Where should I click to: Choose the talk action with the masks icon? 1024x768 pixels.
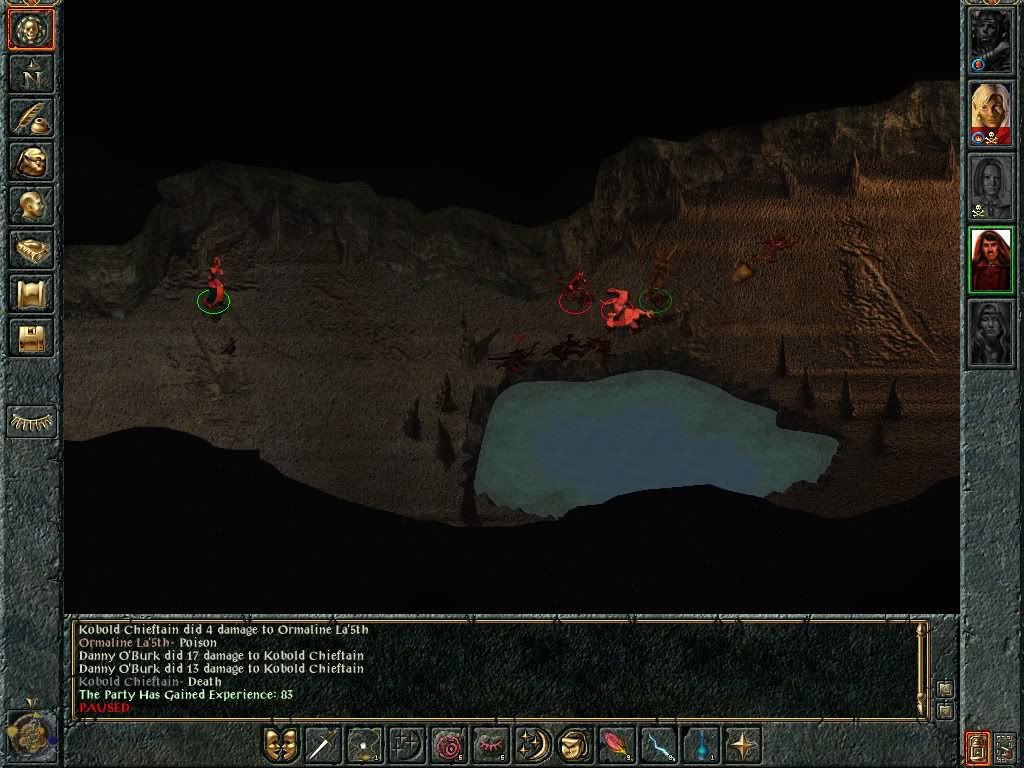pyautogui.click(x=282, y=745)
